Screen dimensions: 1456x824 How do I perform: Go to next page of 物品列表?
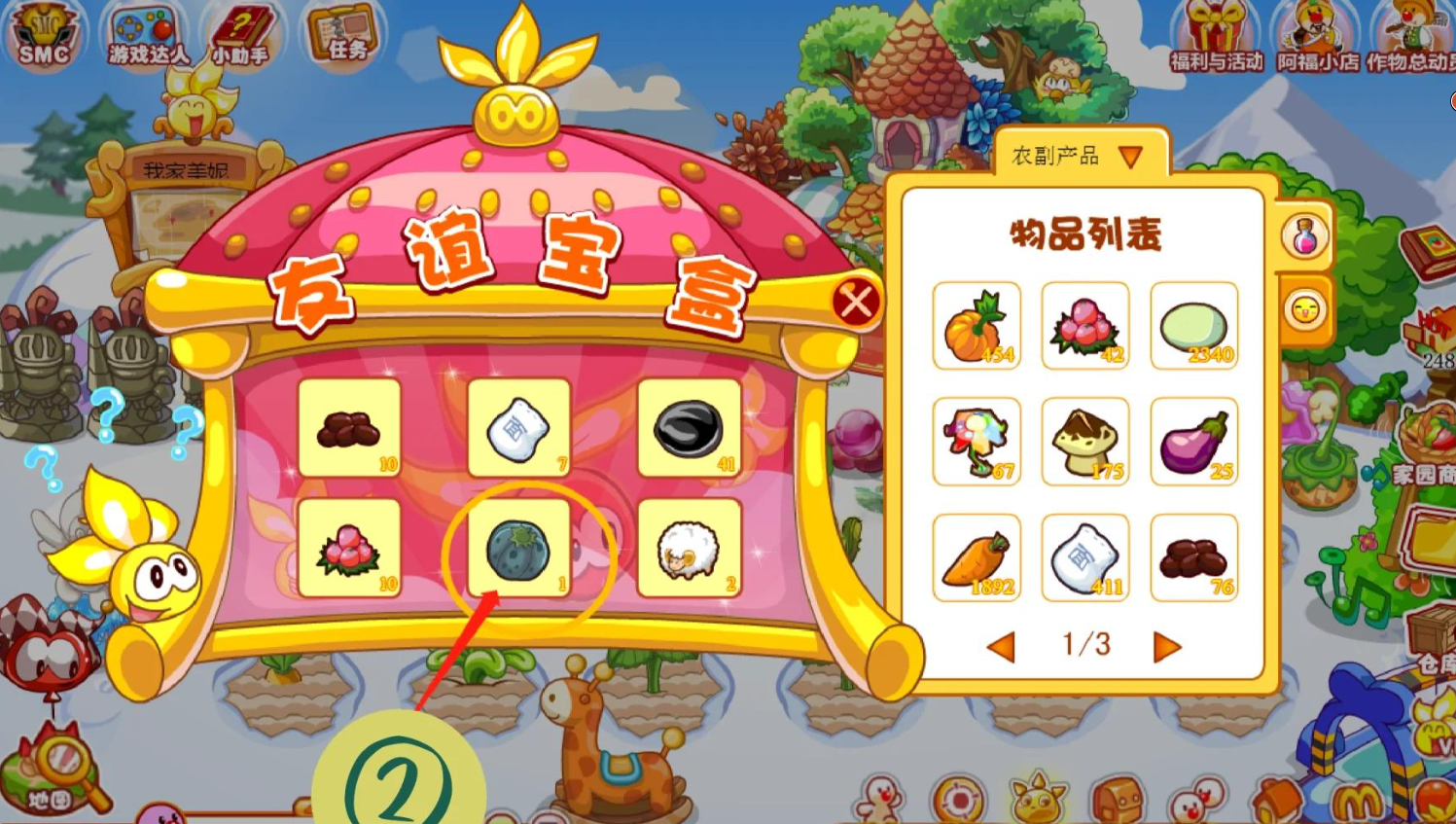pos(1169,645)
